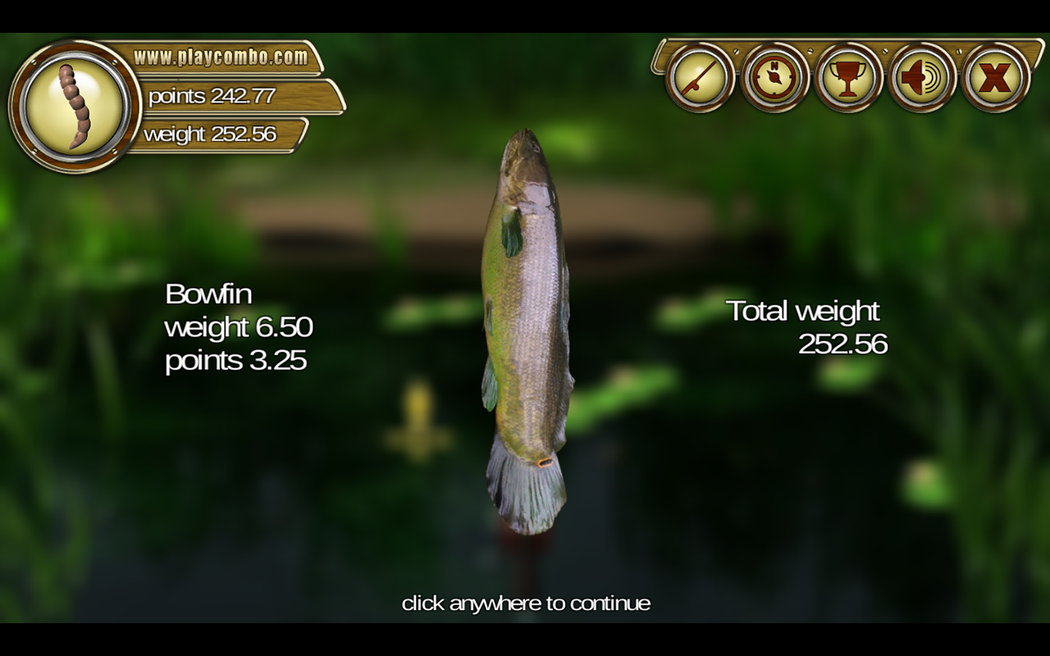The image size is (1050, 656).
Task: Open the fishing rod selection button
Action: tap(700, 78)
